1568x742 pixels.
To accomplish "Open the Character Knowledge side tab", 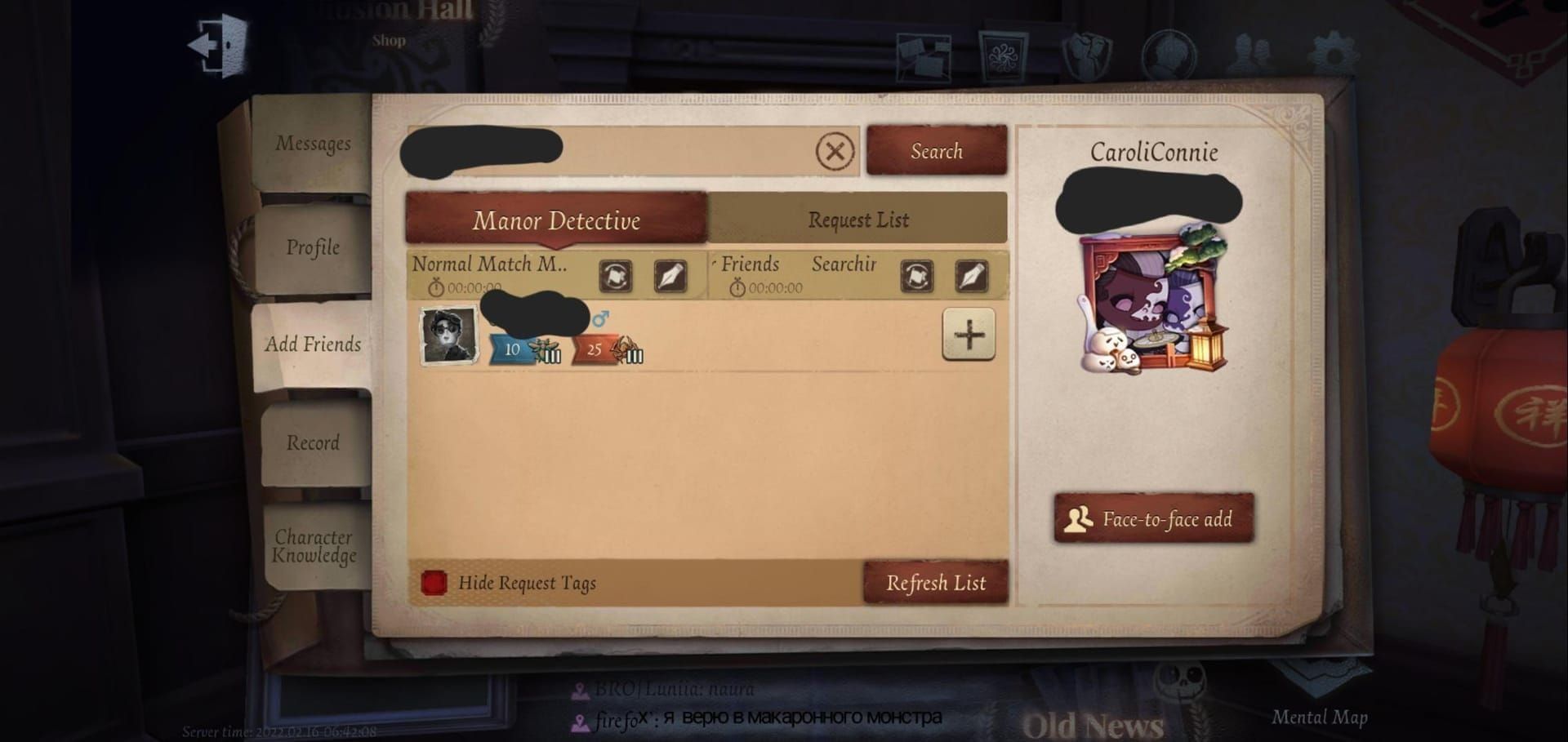I will [x=313, y=547].
